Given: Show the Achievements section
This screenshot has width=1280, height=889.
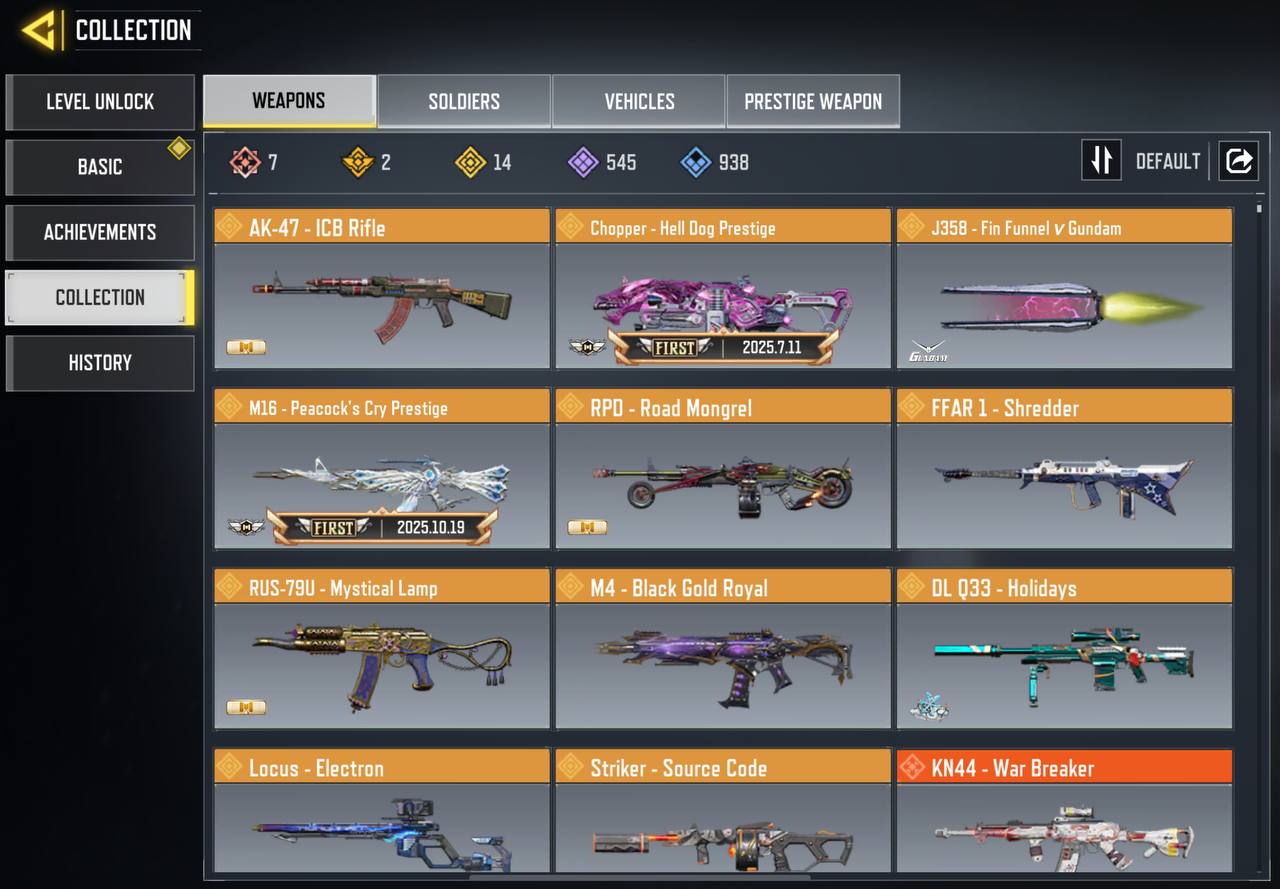Looking at the screenshot, I should pyautogui.click(x=100, y=232).
